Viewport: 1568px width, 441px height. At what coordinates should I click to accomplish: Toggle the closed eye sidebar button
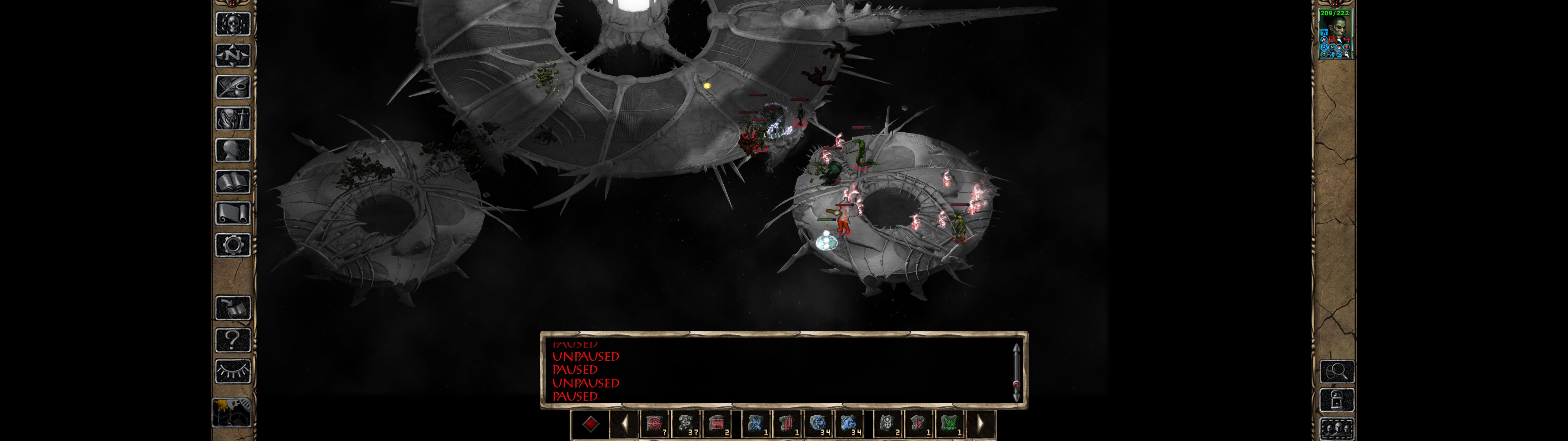coord(233,371)
